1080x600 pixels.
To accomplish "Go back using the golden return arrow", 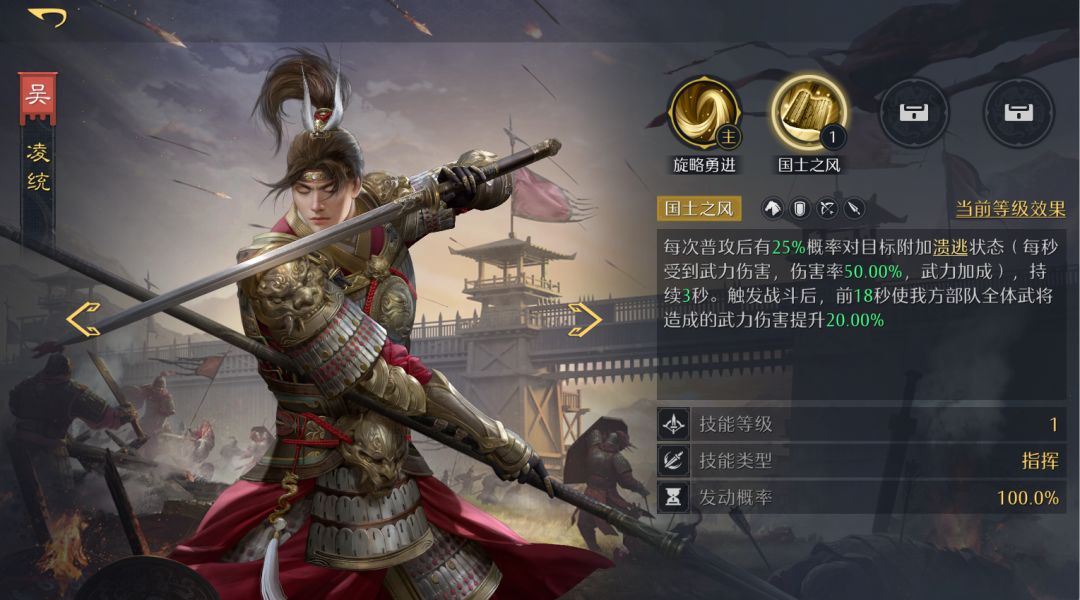I will [x=47, y=17].
